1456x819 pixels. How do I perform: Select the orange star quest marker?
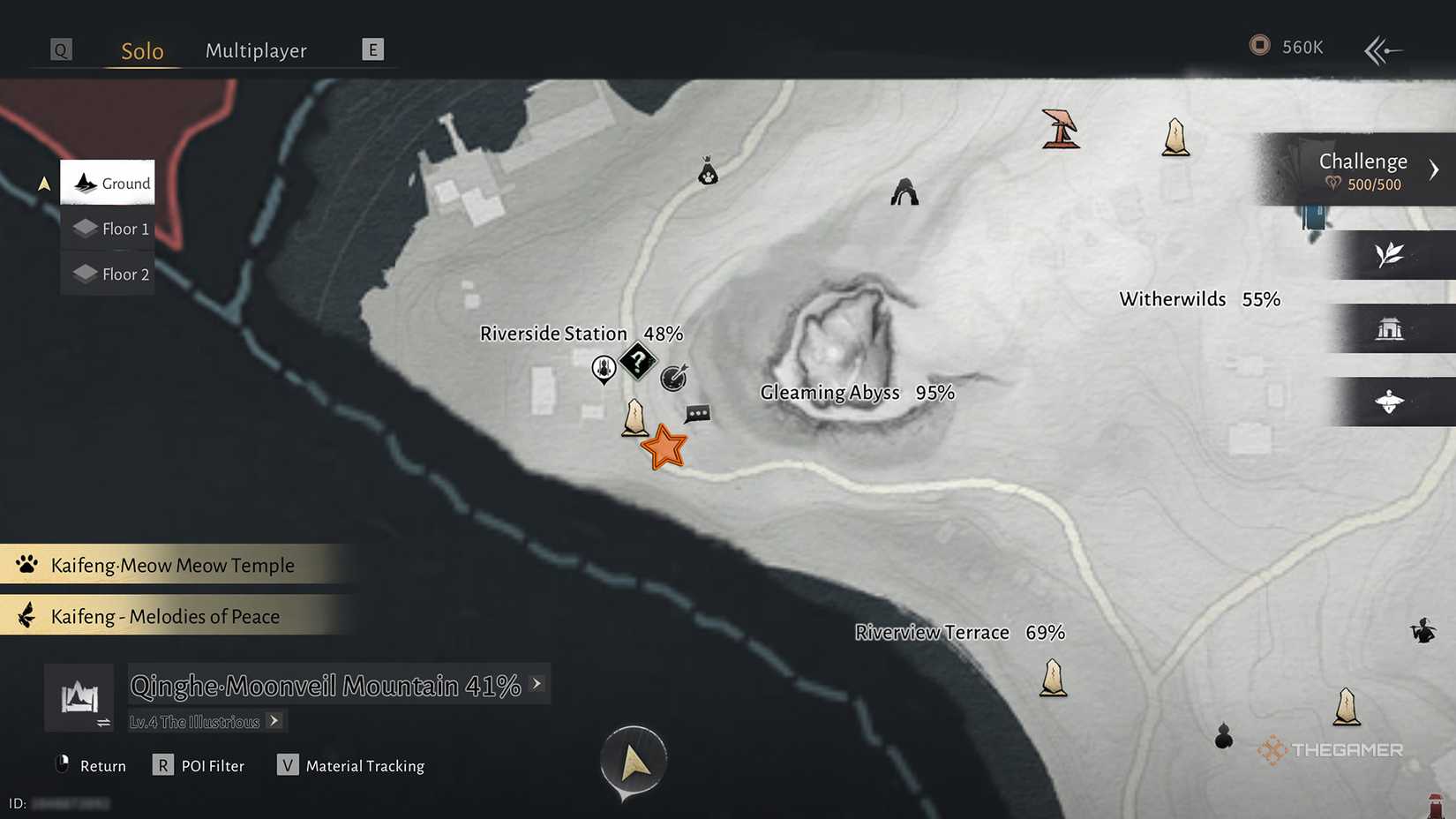pos(665,447)
